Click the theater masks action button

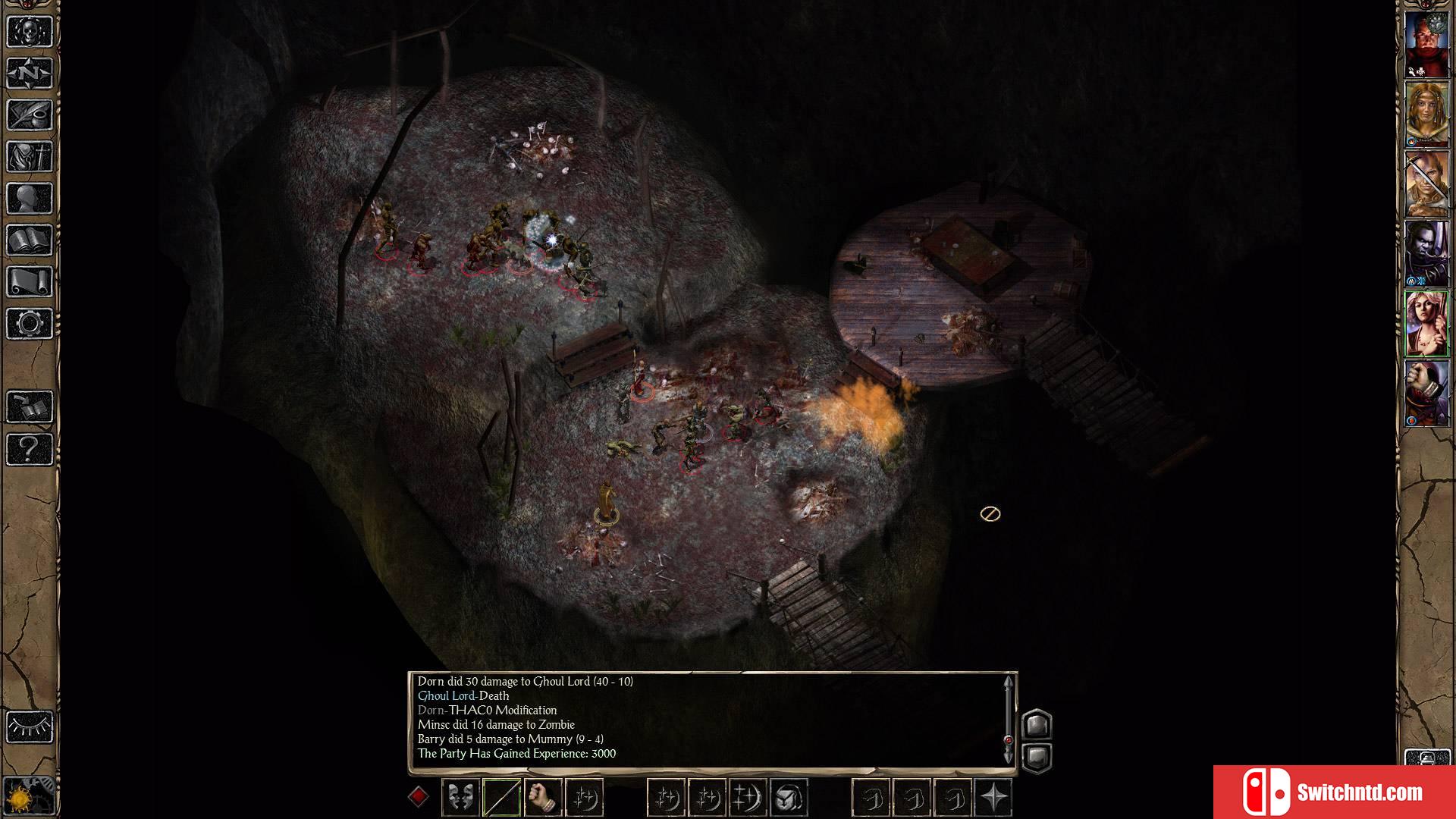coord(460,797)
